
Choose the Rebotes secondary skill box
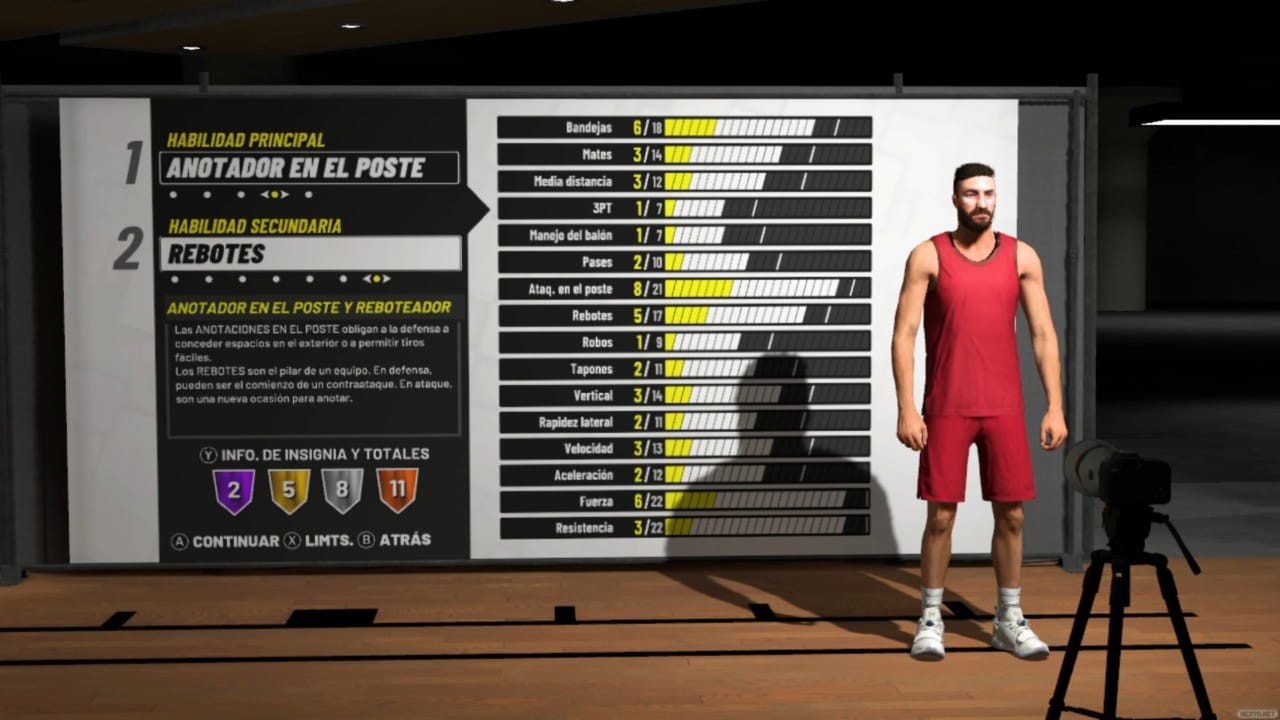(x=310, y=254)
